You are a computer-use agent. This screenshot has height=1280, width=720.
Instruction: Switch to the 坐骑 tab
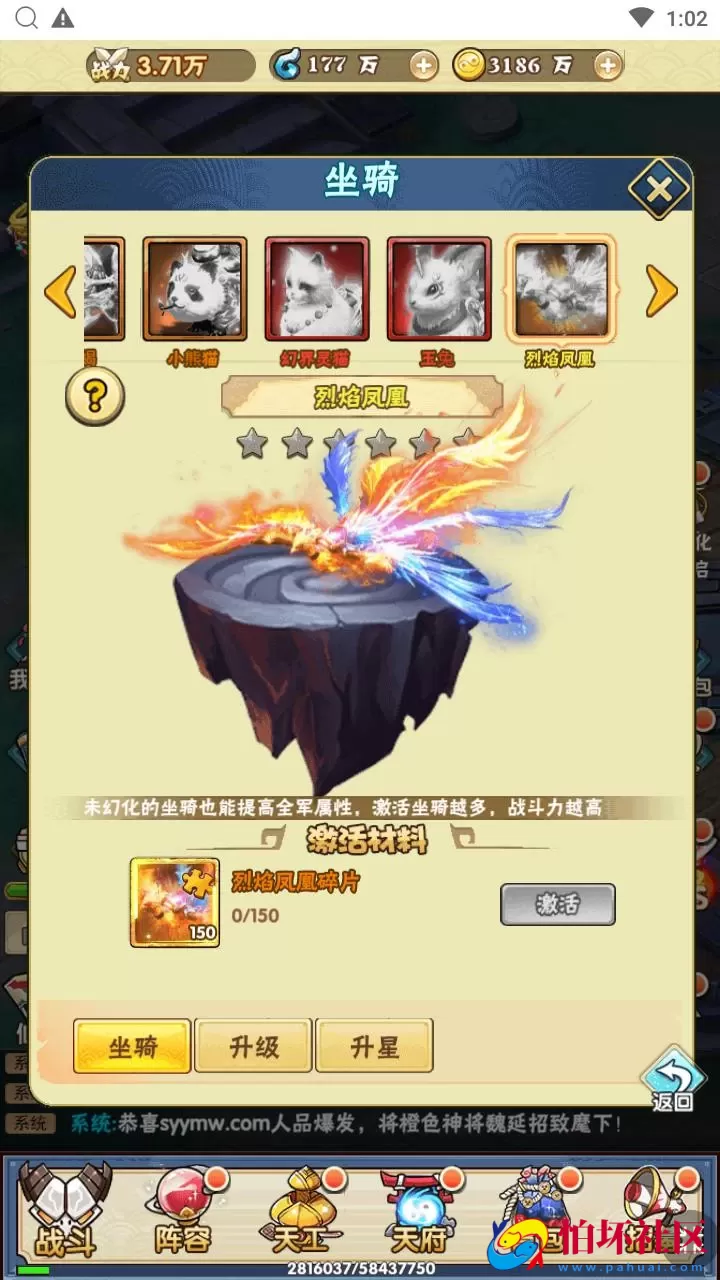pyautogui.click(x=132, y=1047)
